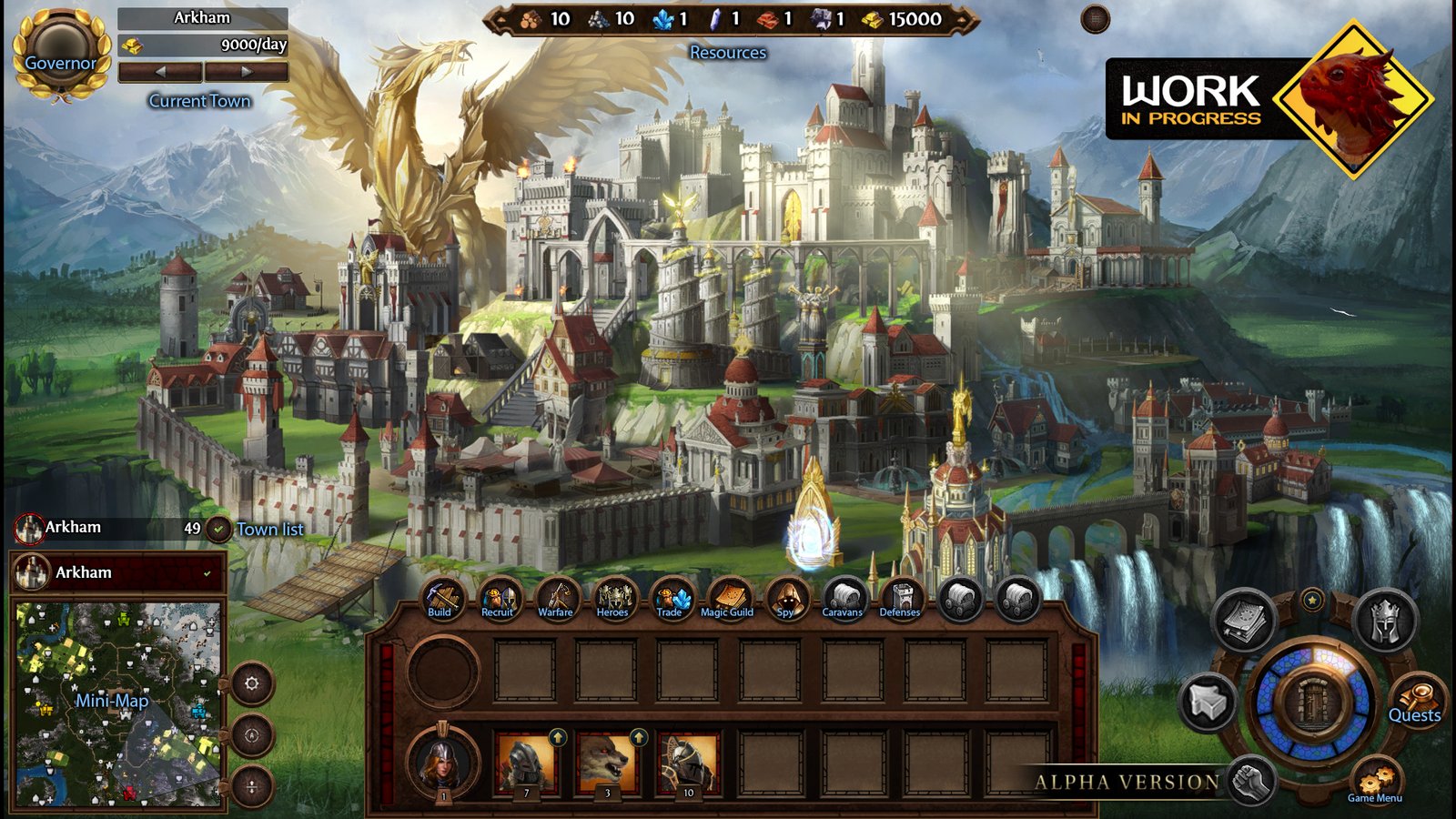Click the left arrow to switch Current Town
This screenshot has height=819, width=1456.
159,70
